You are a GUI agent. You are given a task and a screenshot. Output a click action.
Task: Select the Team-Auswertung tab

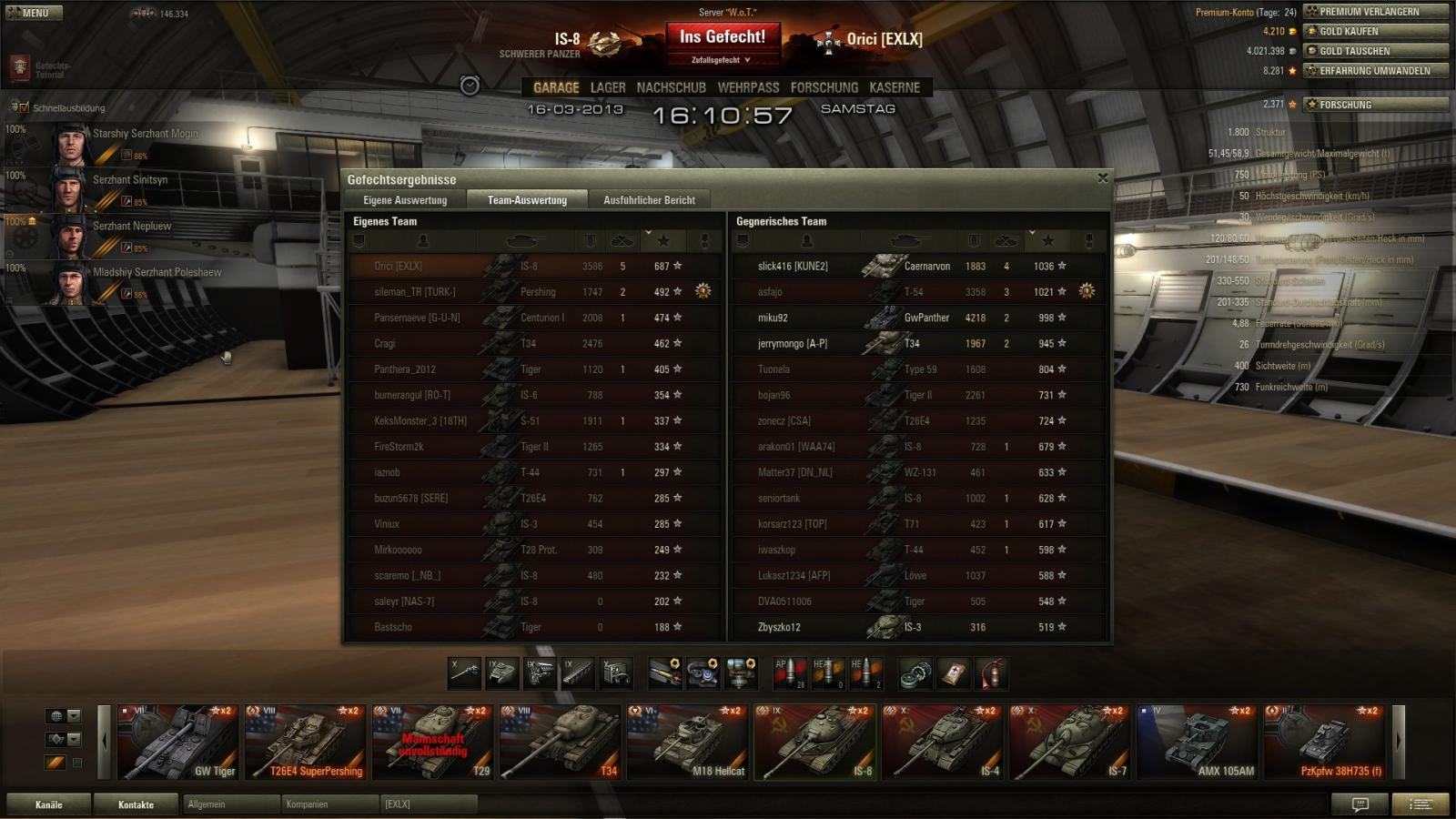point(527,200)
